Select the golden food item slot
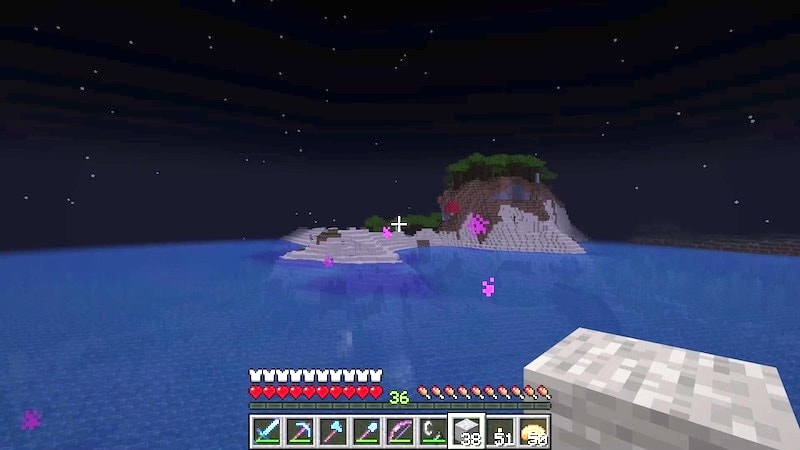800x450 pixels. (536, 431)
